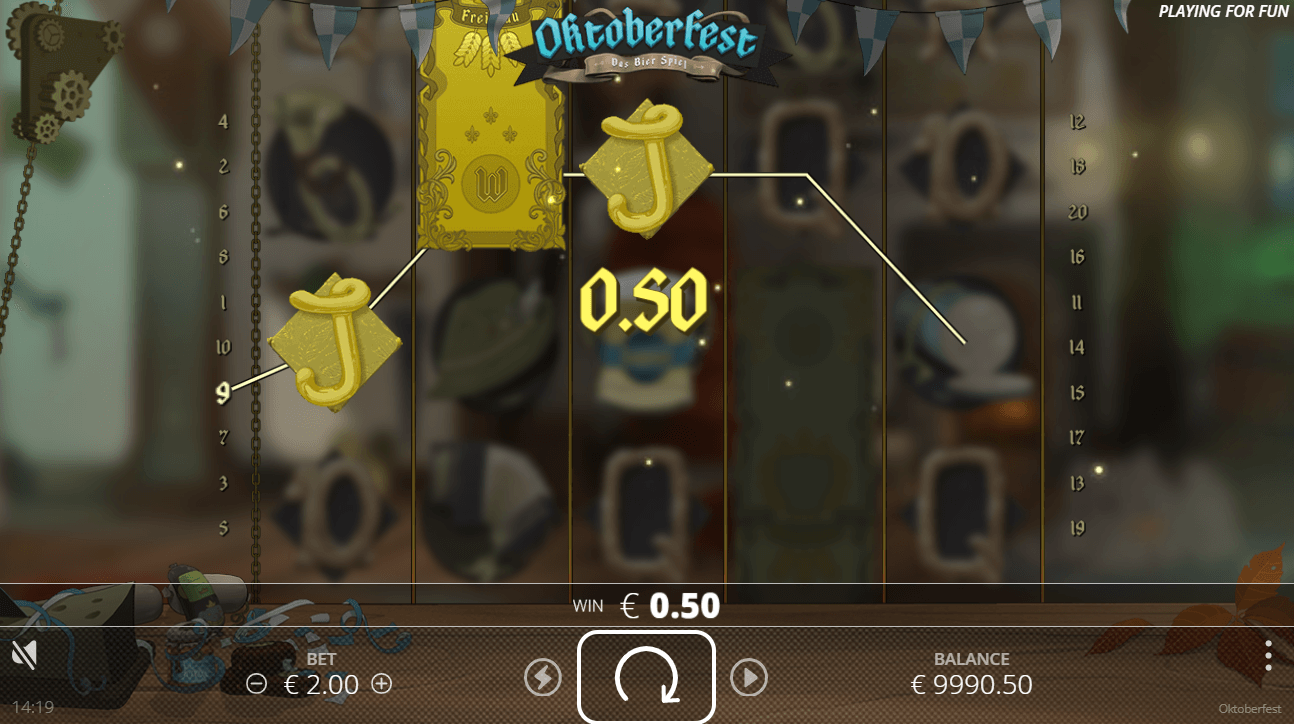Unmute sound with the speaker icon
Viewport: 1294px width, 724px height.
[24, 655]
